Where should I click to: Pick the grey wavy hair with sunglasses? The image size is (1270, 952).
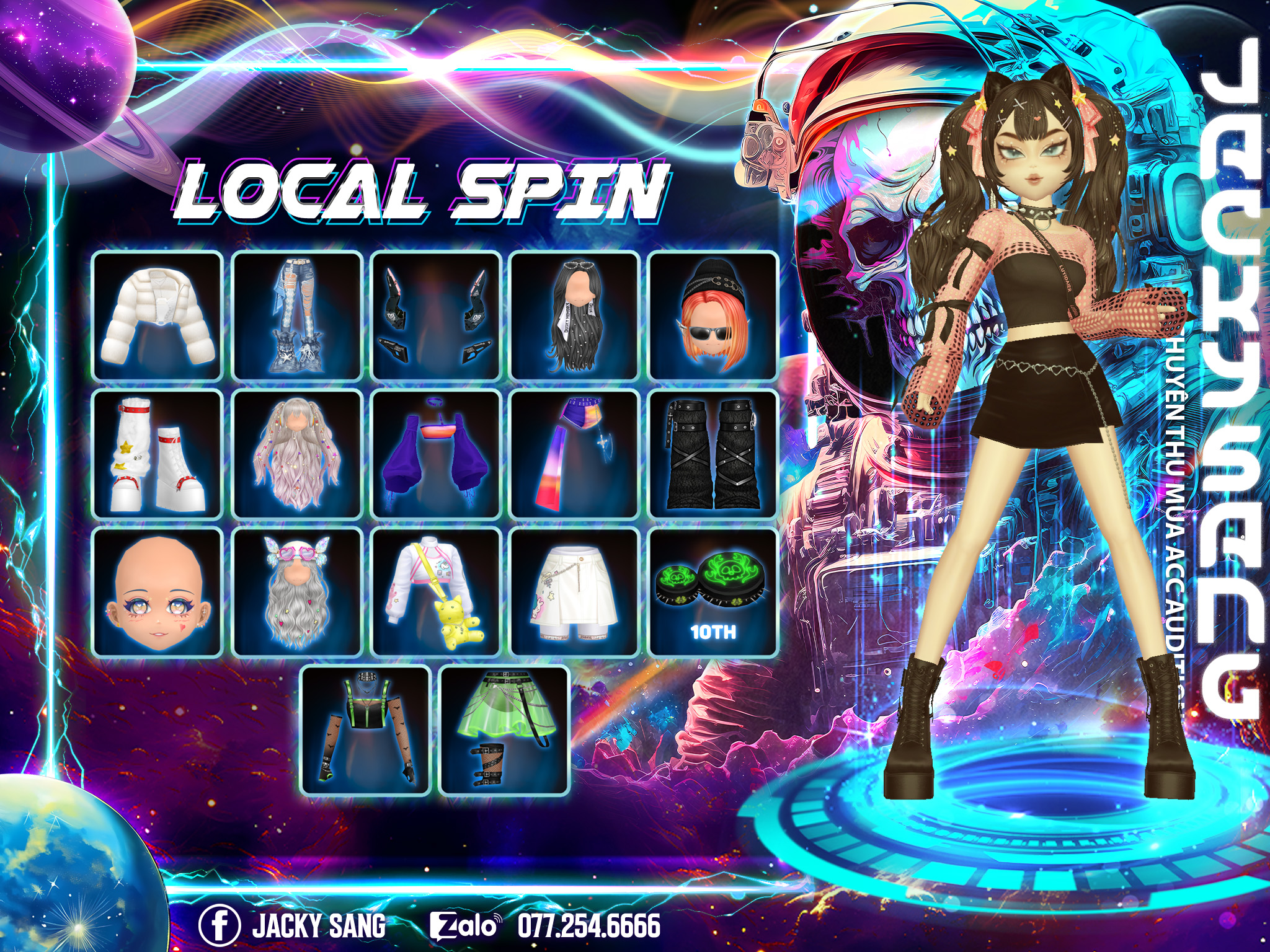pos(297,593)
